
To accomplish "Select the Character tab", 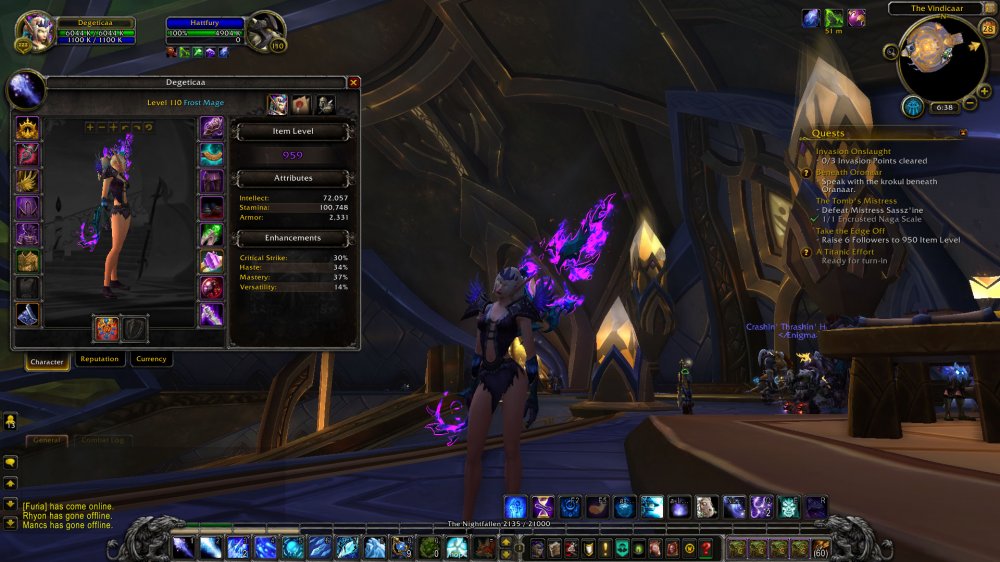I will pos(47,361).
